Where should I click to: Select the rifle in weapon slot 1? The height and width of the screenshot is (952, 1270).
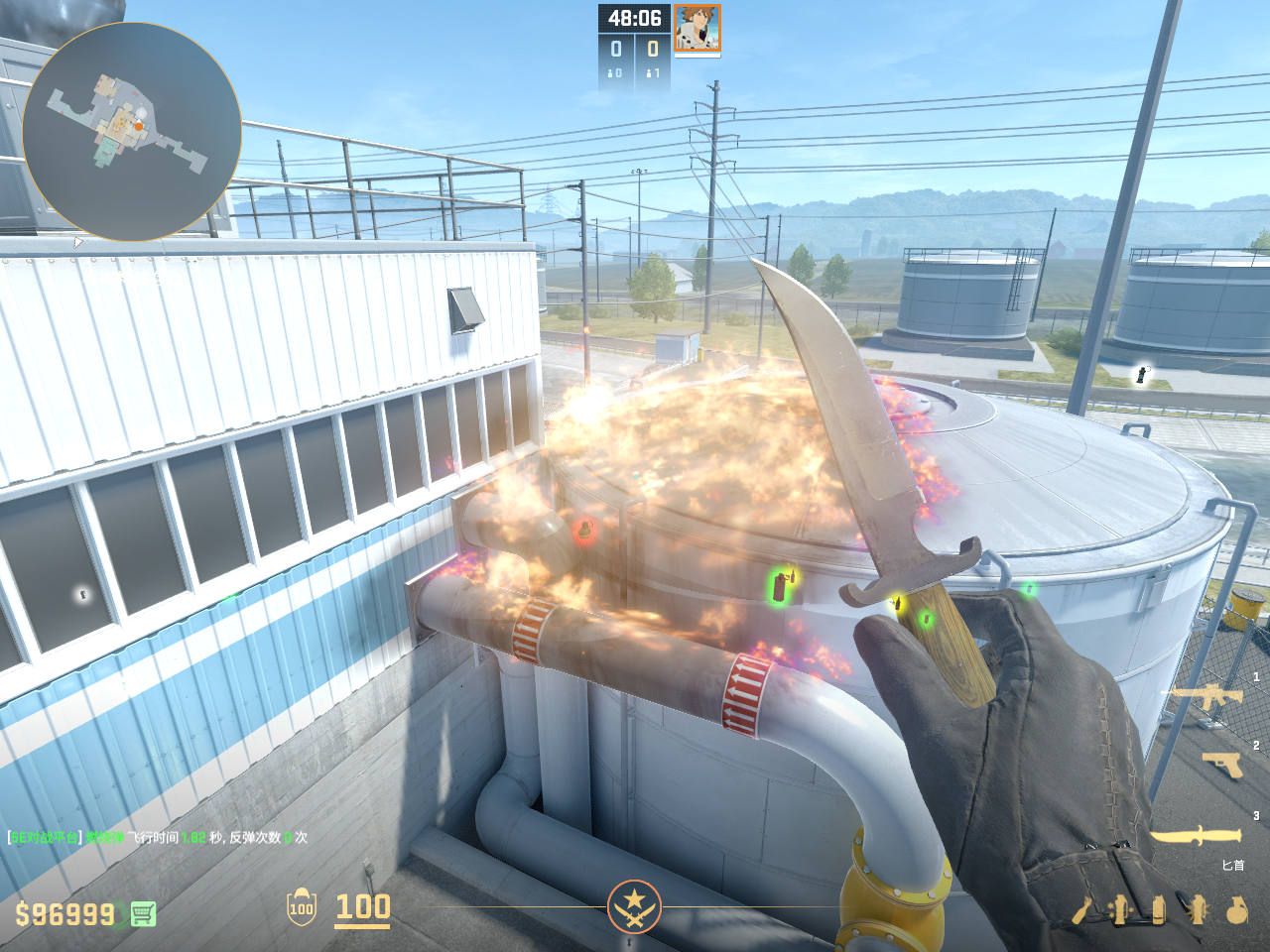(x=1206, y=697)
